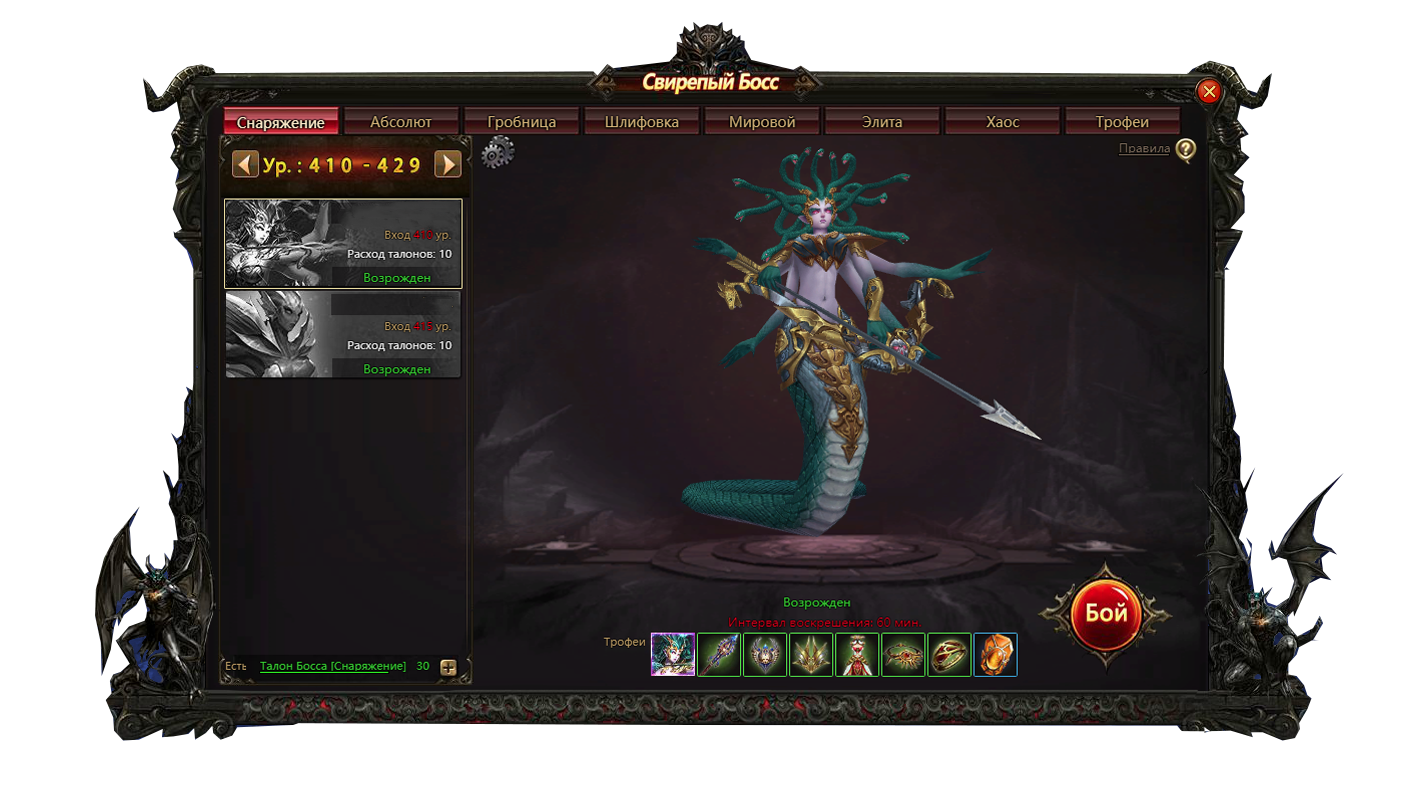1409x807 pixels.
Task: Select the level 410 boss entry
Action: point(343,243)
